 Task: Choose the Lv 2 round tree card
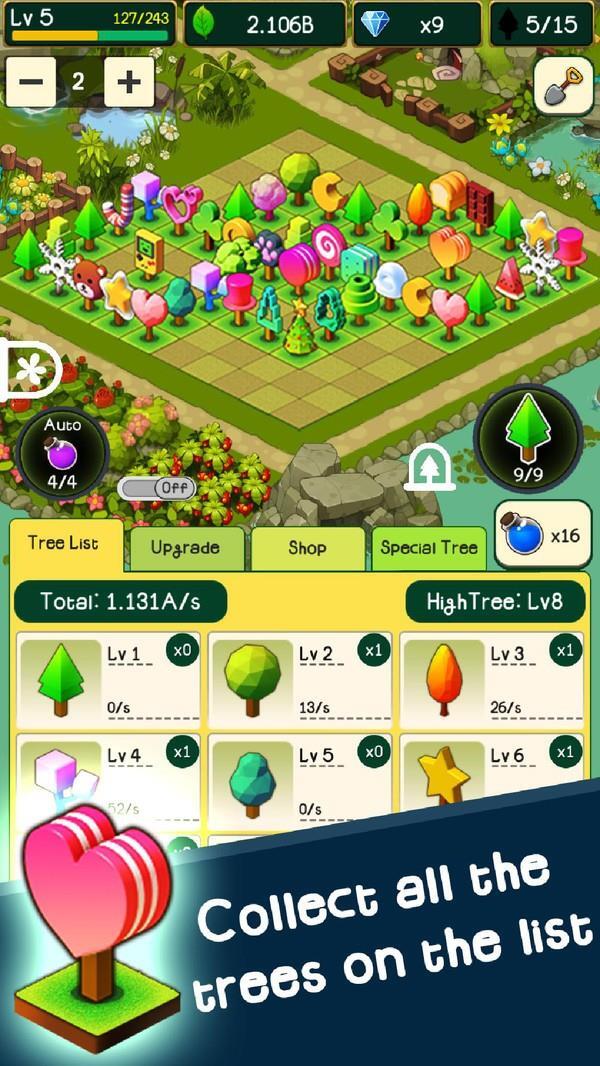pos(300,679)
